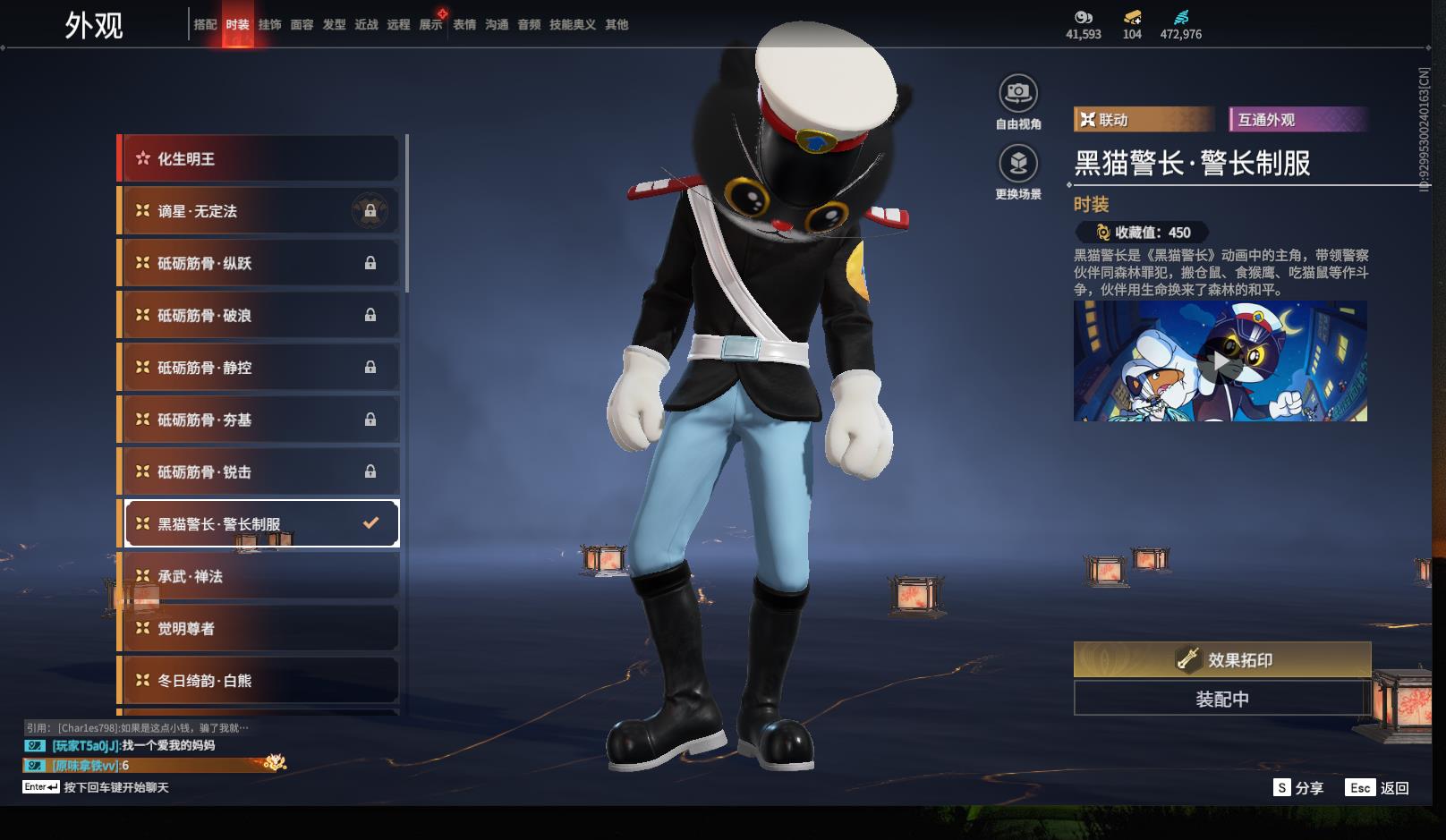Open the 技能奥义 tab

tap(573, 25)
